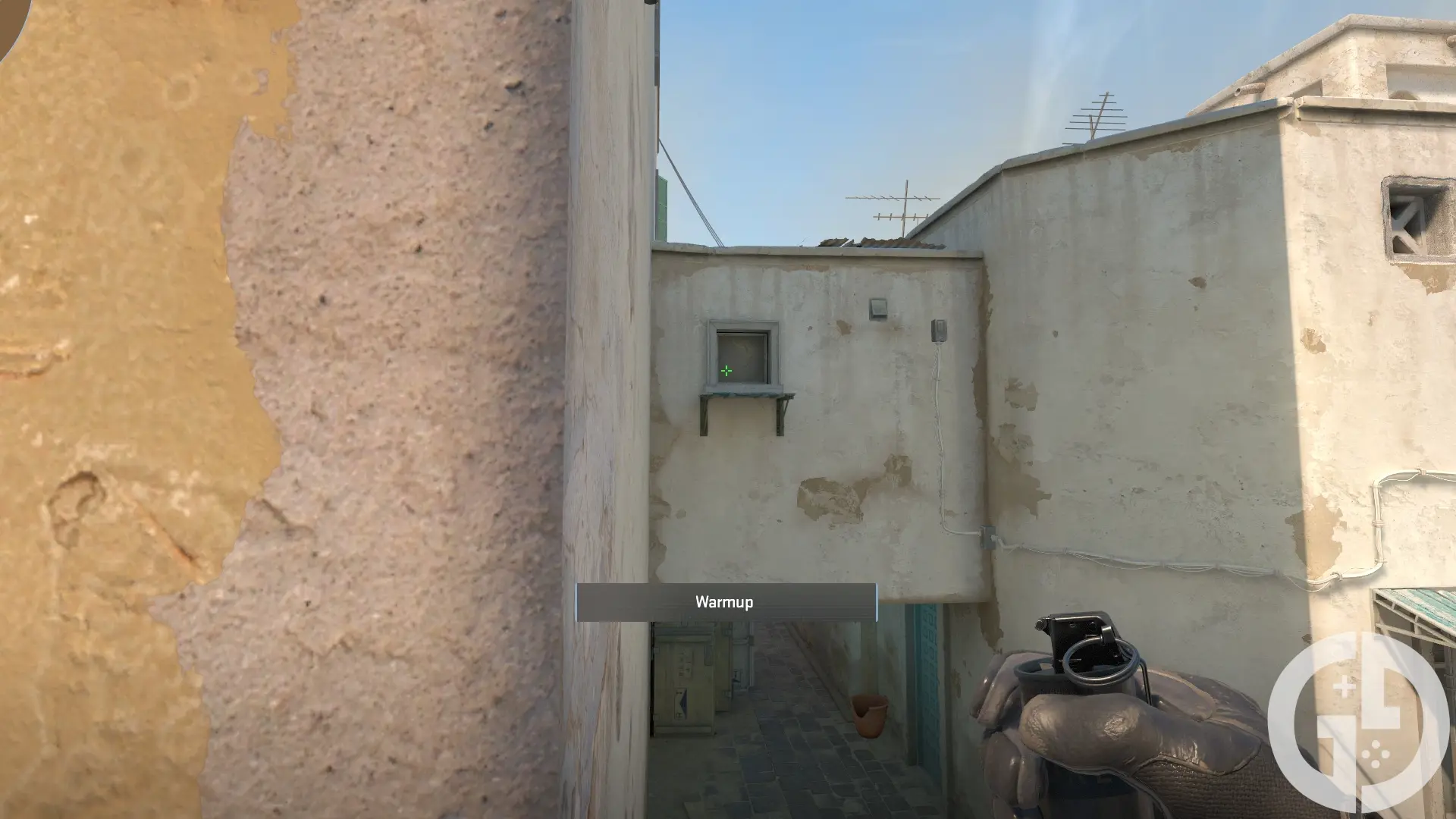Click the antenna on the far rooftop
Viewport: 1456px width, 819px height.
coord(1097,118)
